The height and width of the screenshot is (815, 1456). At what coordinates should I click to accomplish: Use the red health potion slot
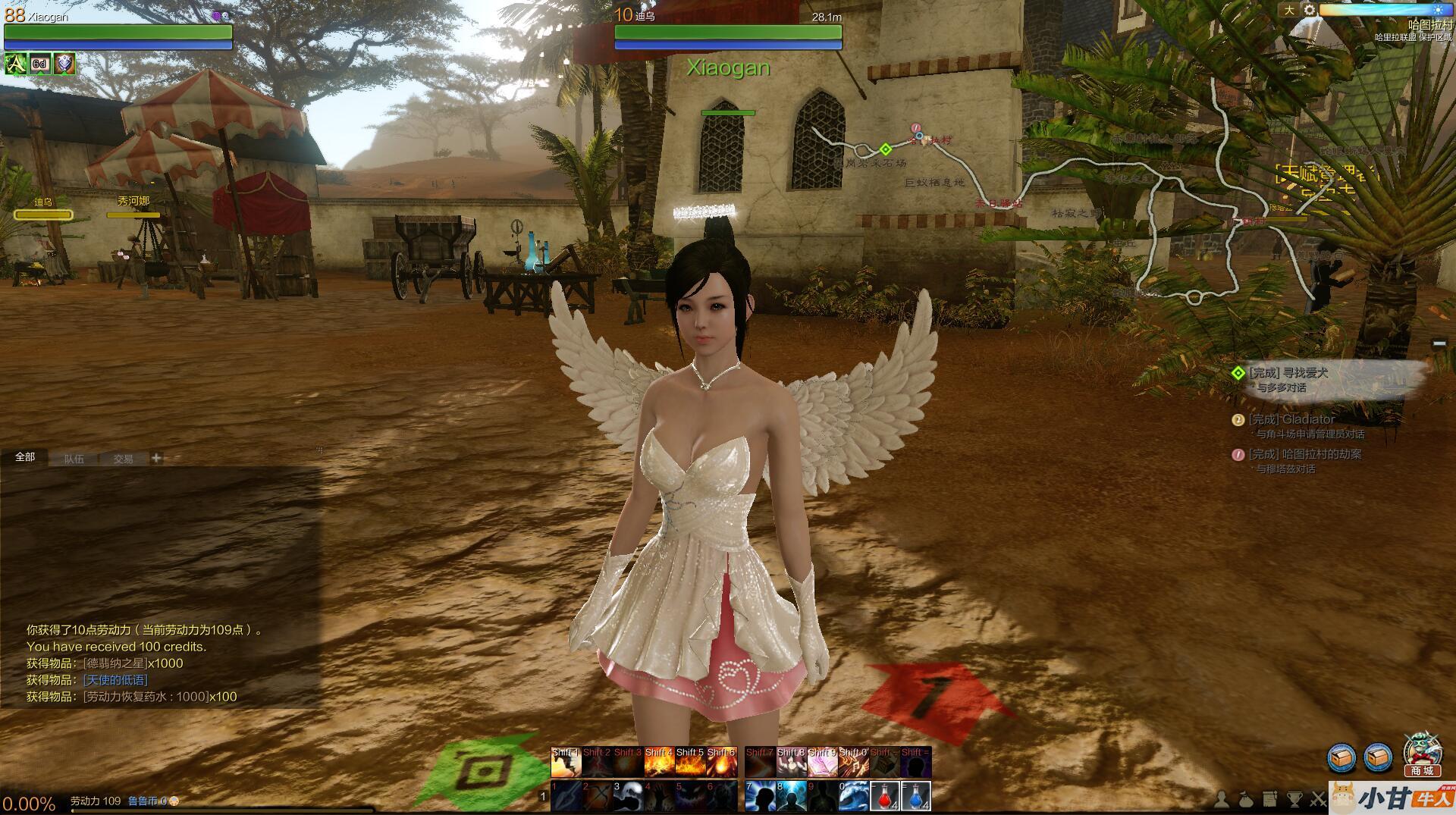(x=884, y=797)
